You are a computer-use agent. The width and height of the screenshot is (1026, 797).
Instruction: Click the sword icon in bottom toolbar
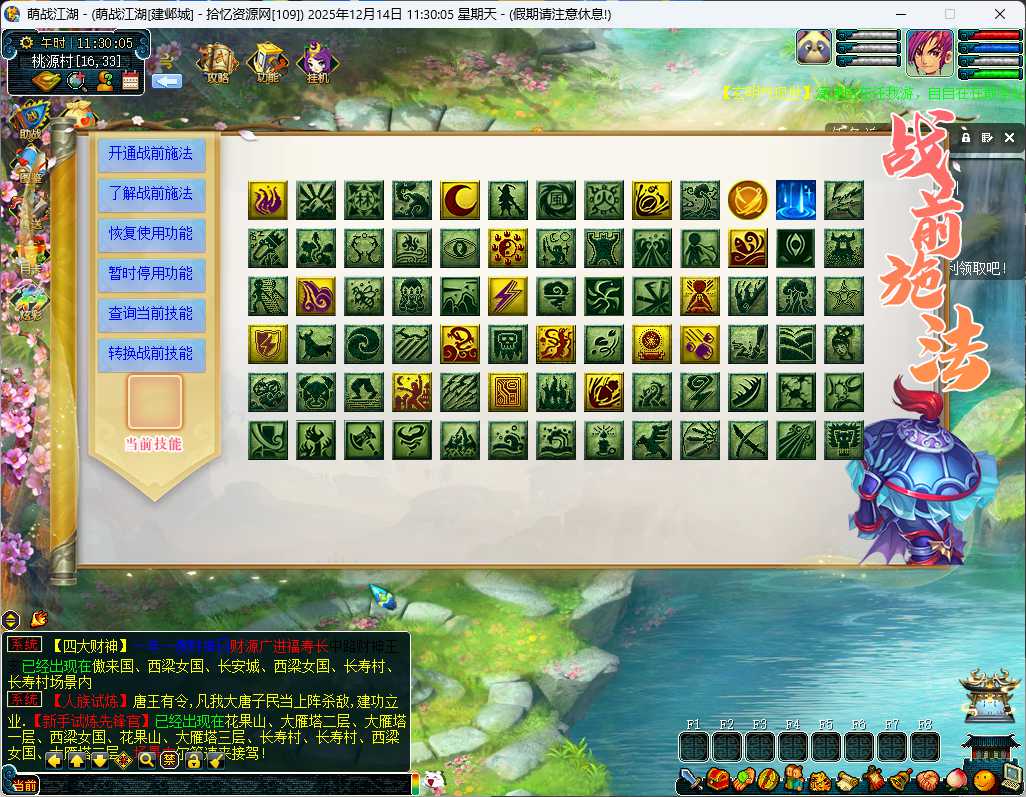coord(691,779)
